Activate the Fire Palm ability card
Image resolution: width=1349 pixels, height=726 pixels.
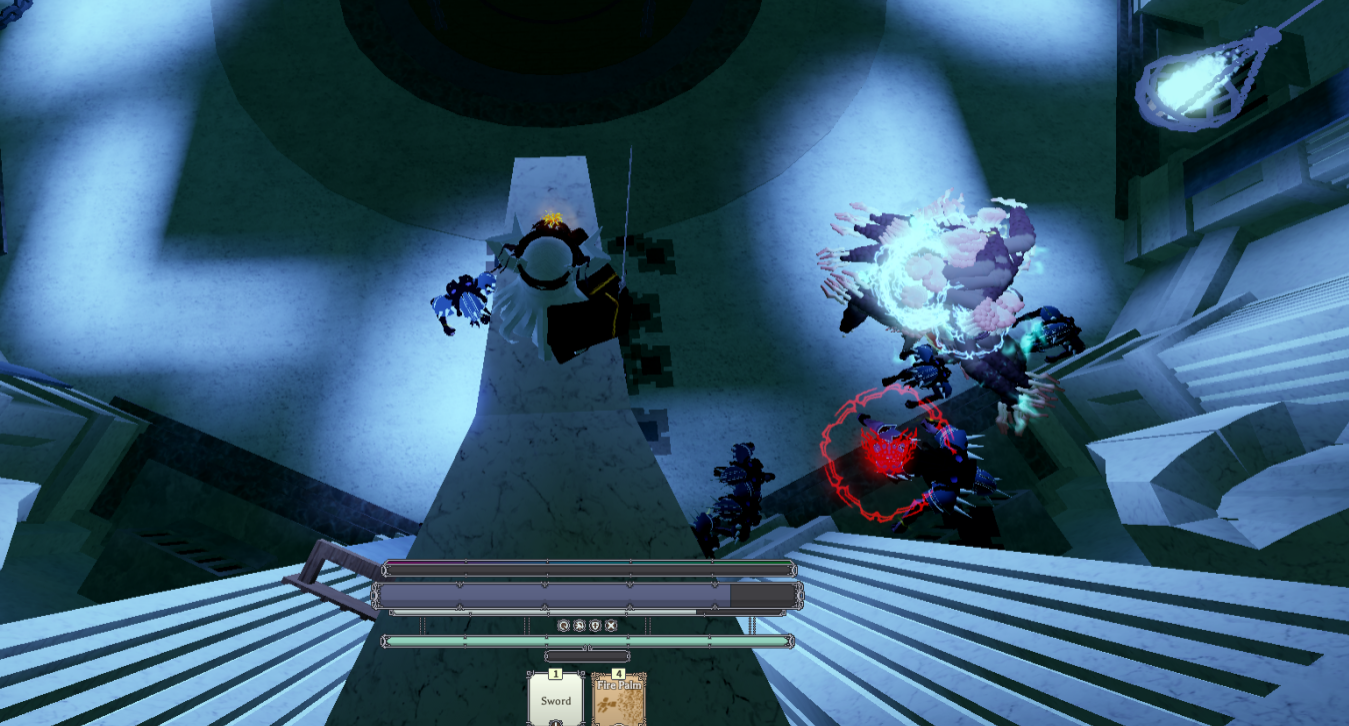point(619,699)
